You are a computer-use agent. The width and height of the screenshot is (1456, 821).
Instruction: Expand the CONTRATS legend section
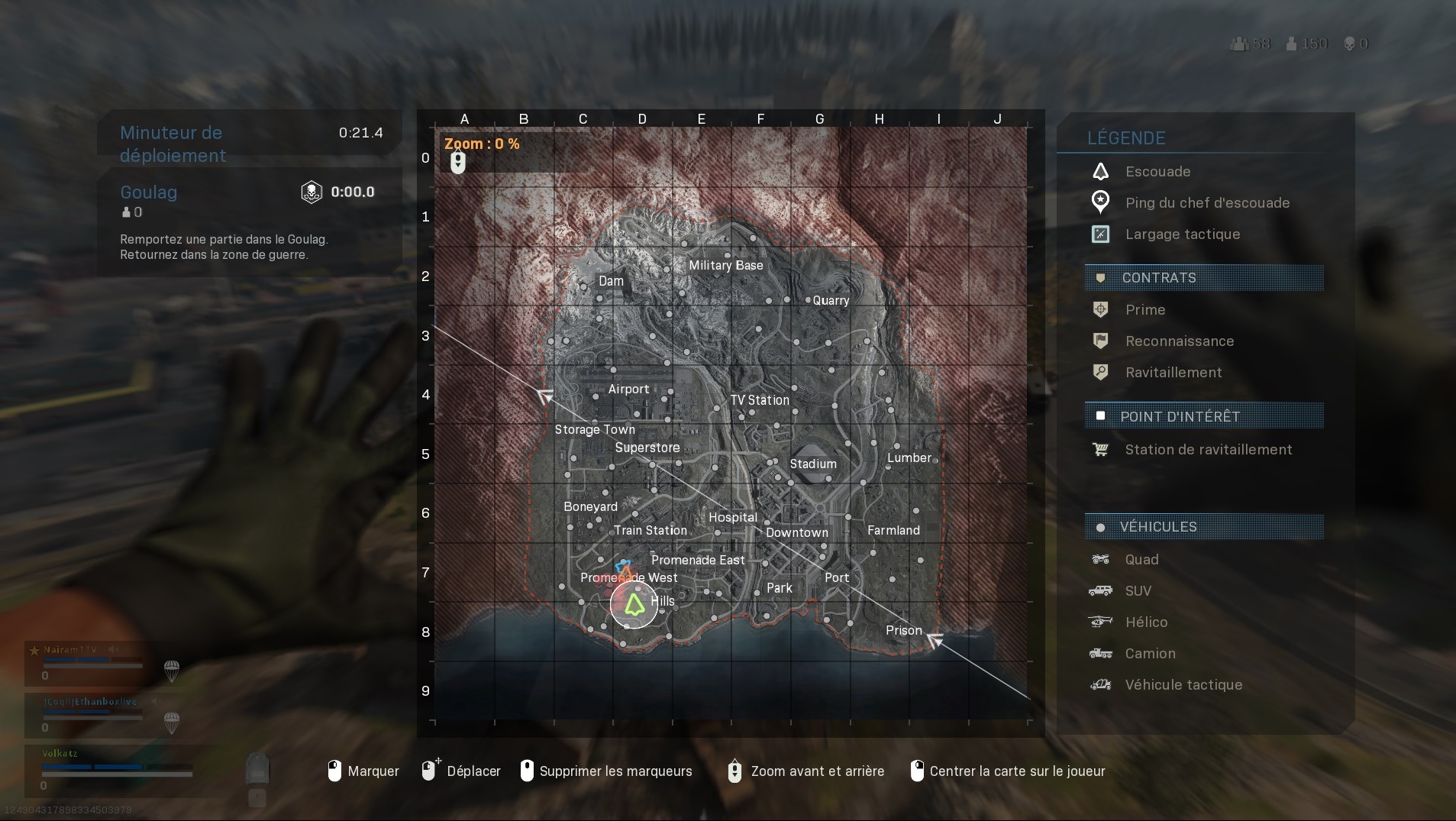pos(1157,277)
